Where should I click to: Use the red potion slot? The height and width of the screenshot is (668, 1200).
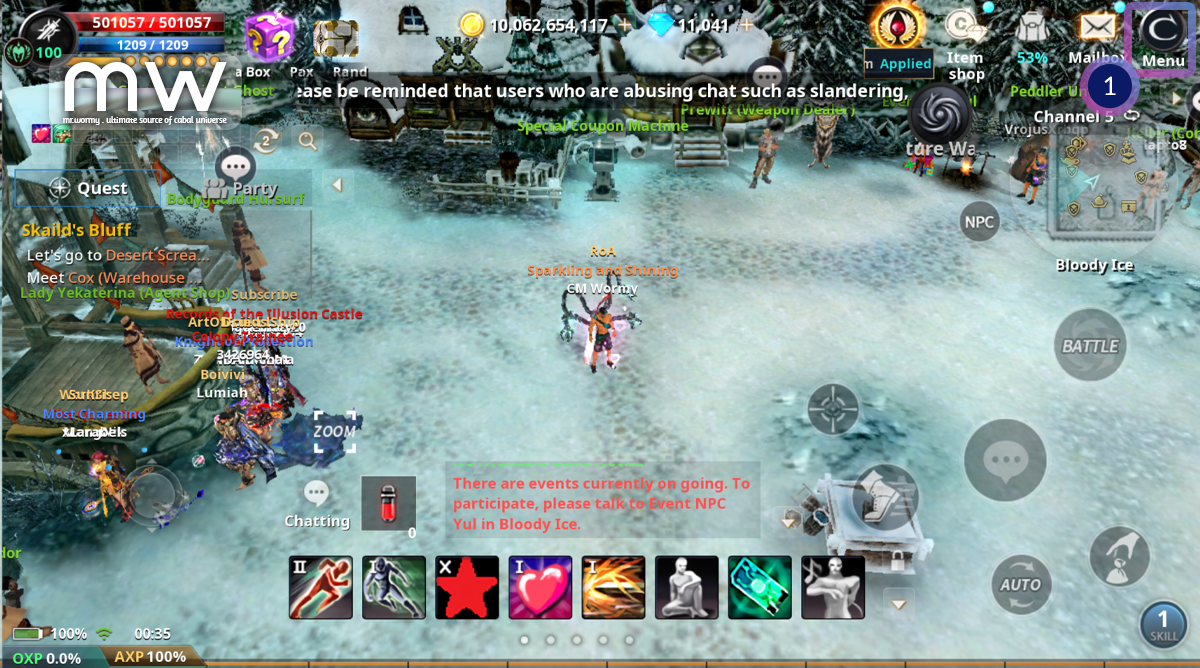(388, 503)
